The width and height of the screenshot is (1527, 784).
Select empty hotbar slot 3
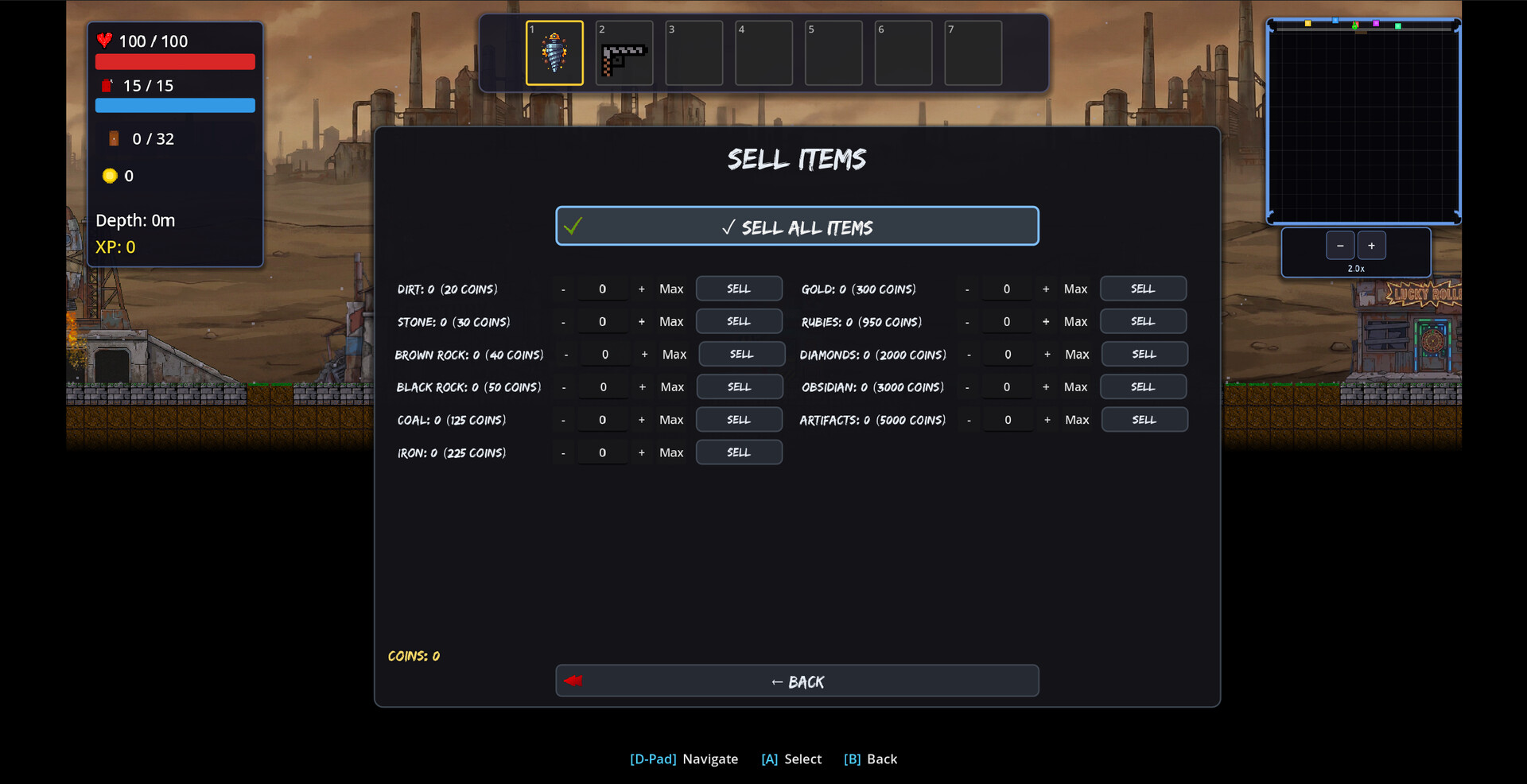(x=693, y=52)
